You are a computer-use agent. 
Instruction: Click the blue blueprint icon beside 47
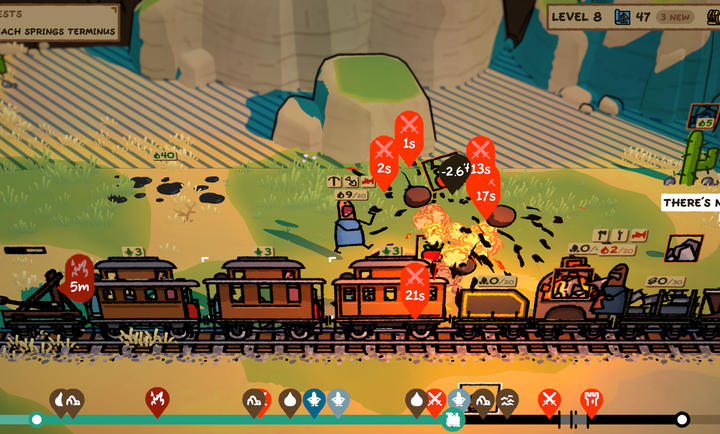coord(623,17)
